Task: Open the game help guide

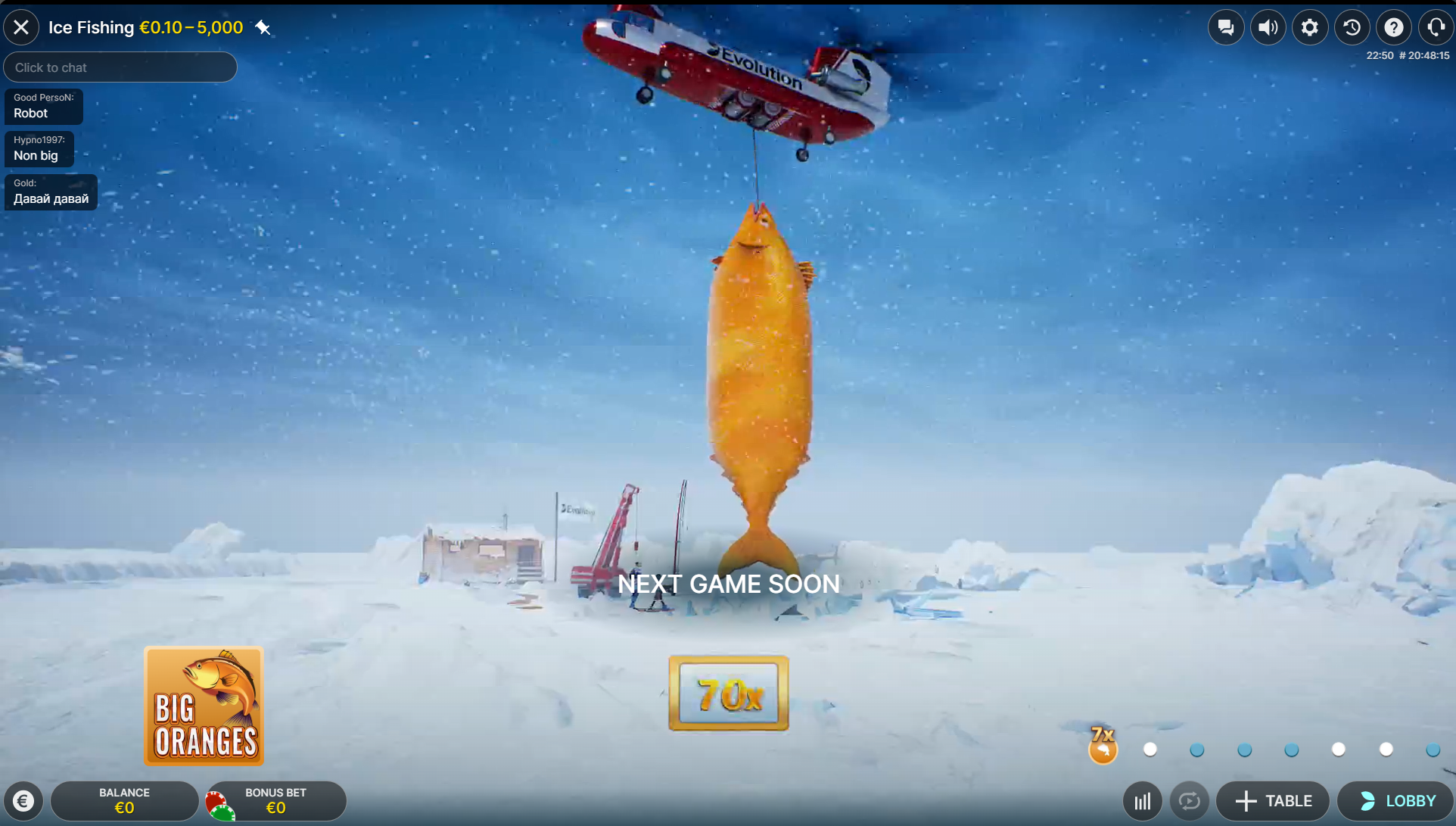Action: point(1395,27)
